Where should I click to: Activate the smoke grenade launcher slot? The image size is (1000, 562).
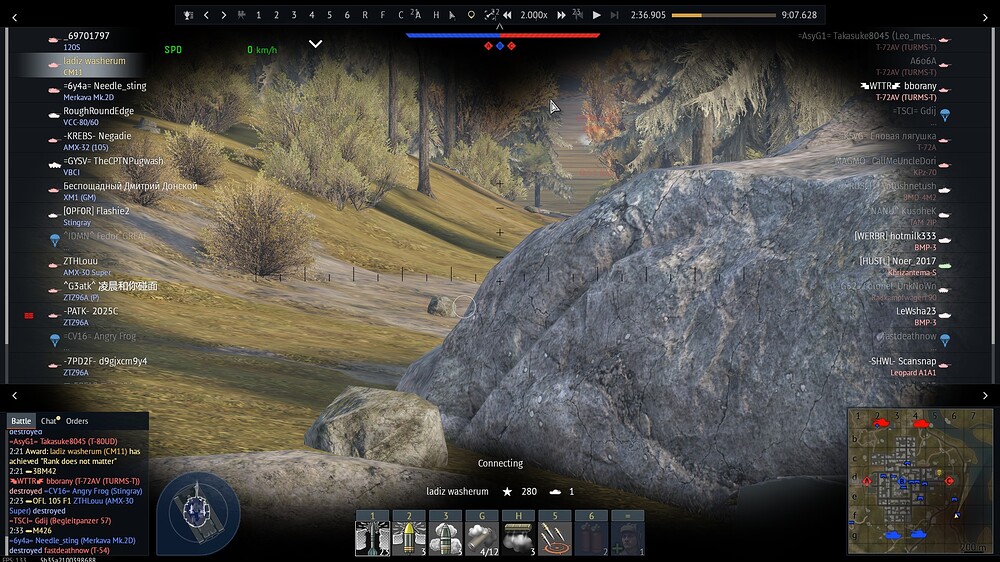click(481, 537)
